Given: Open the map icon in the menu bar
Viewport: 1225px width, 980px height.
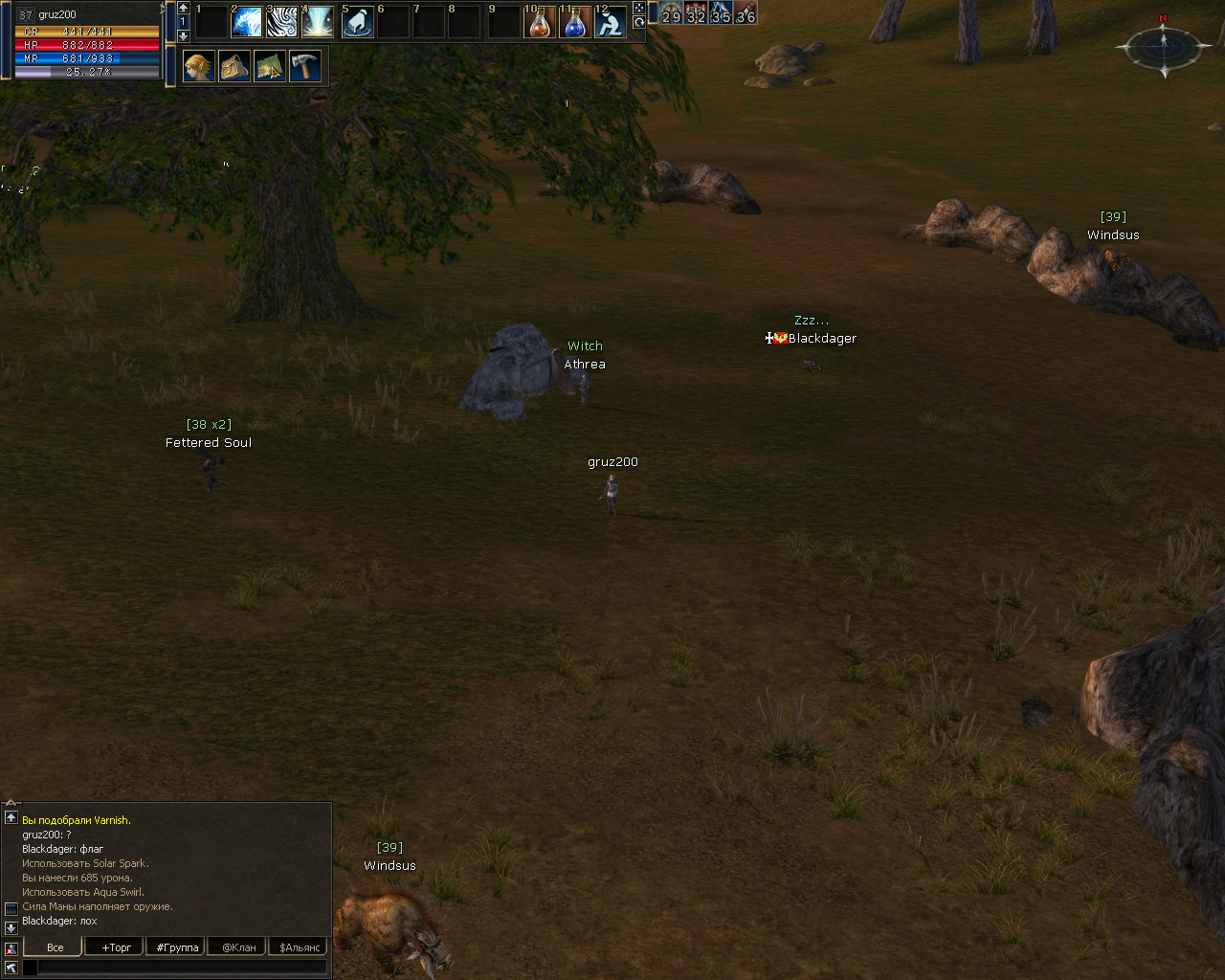Looking at the screenshot, I should pos(270,67).
